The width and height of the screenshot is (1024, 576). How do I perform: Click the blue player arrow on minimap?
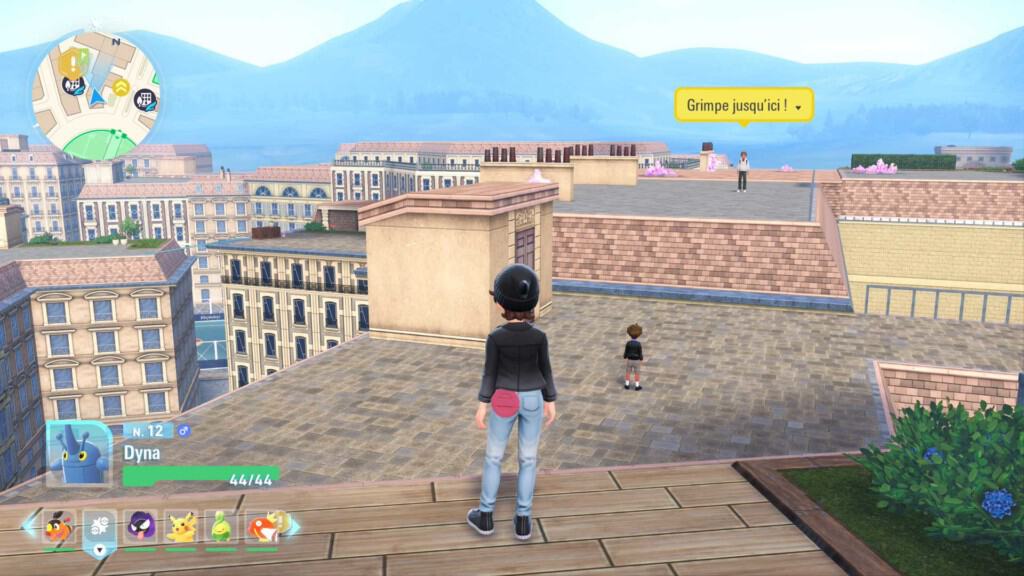click(x=96, y=97)
